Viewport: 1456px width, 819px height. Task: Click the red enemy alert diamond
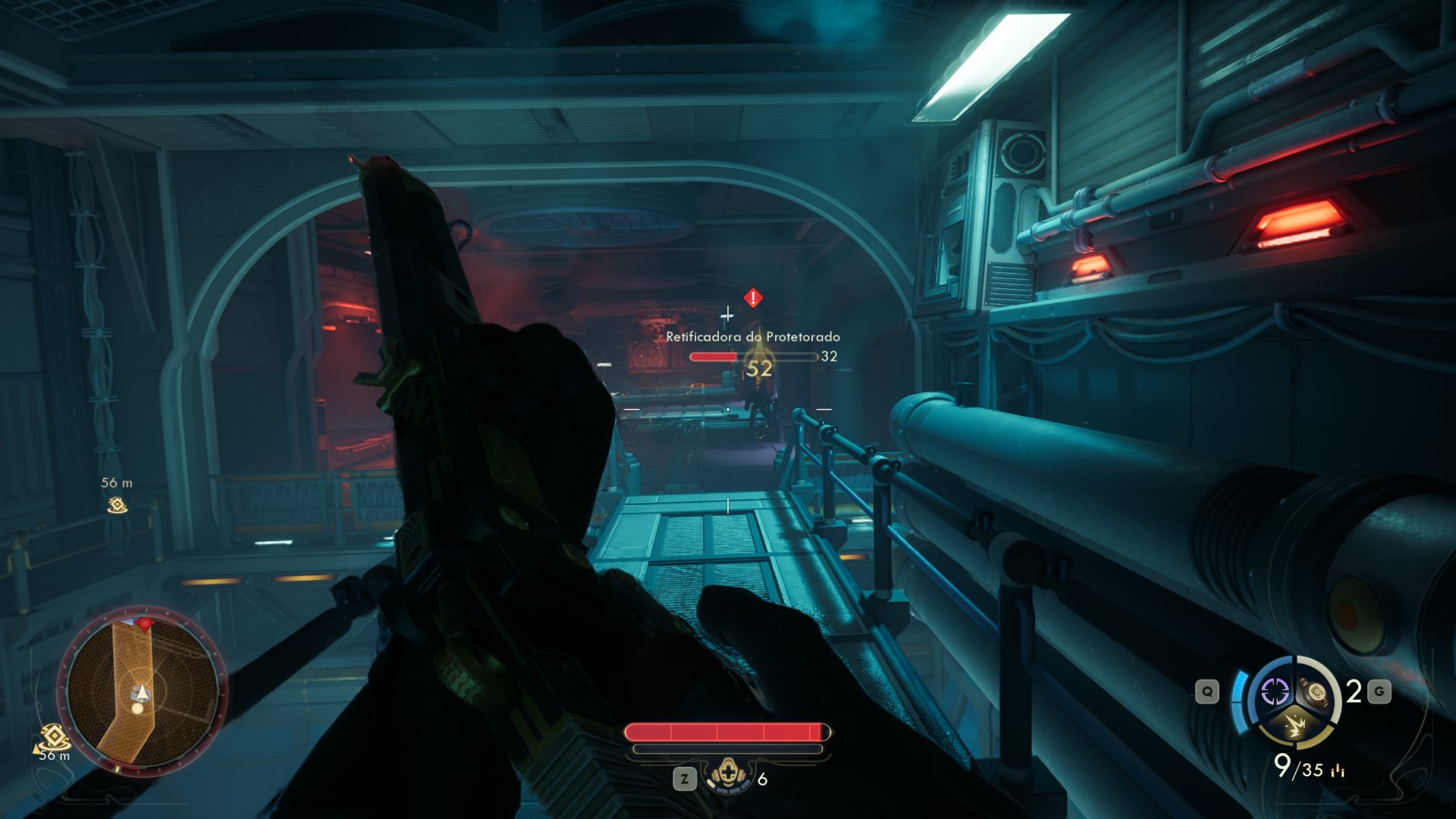point(752,298)
